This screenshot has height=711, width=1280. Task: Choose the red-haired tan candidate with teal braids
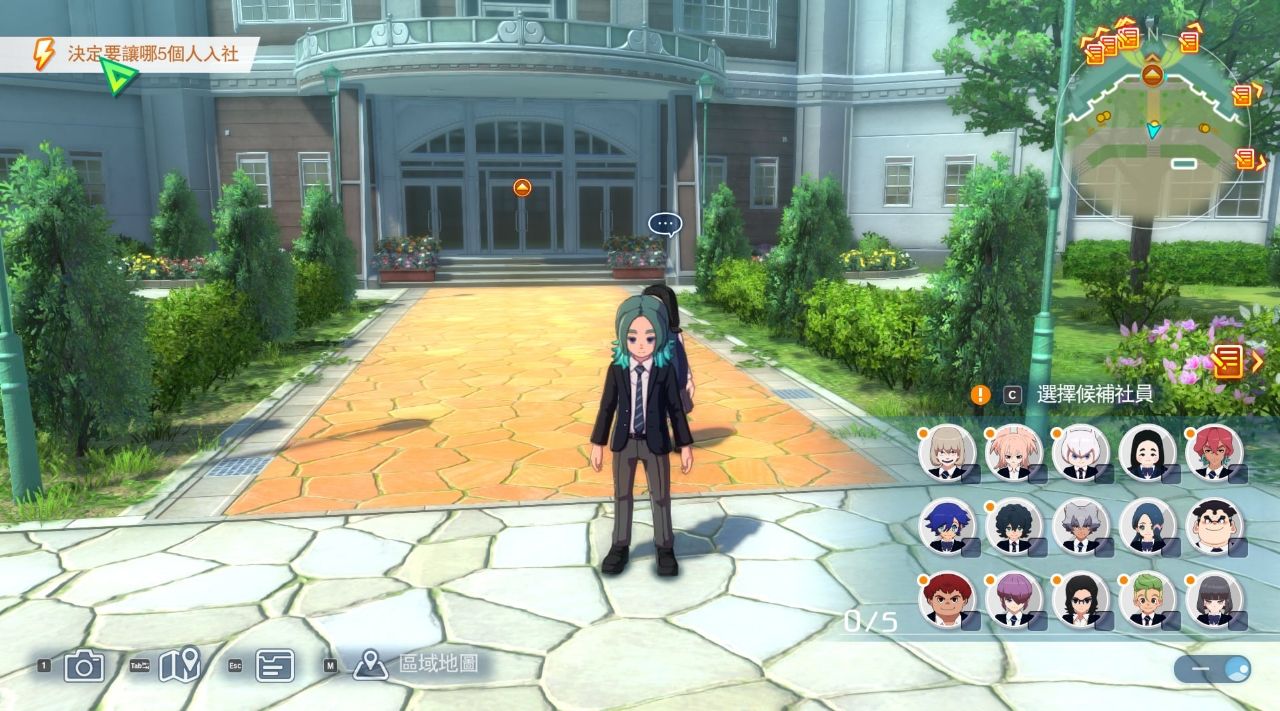tap(1214, 453)
